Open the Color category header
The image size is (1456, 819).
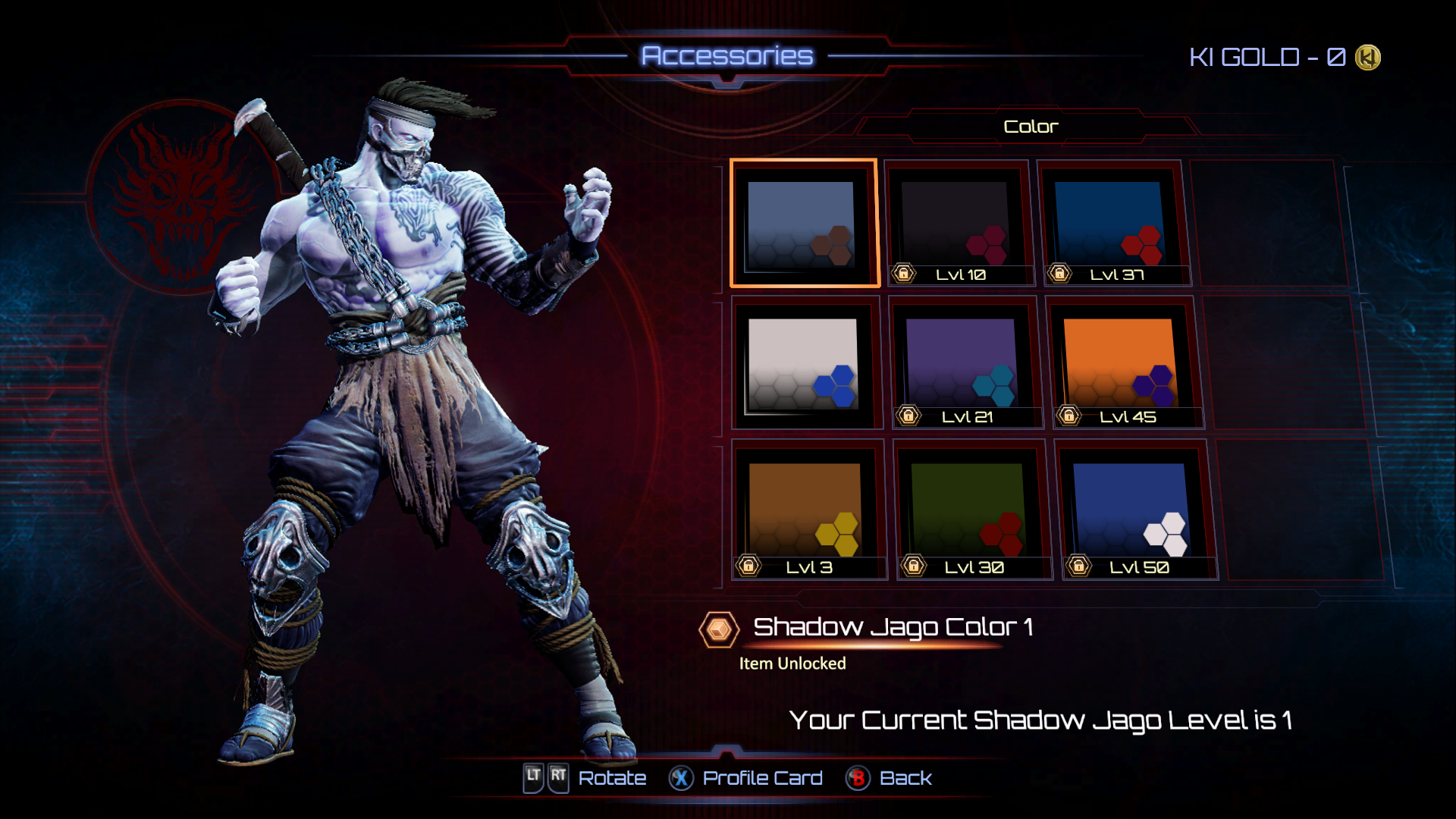[x=1030, y=127]
